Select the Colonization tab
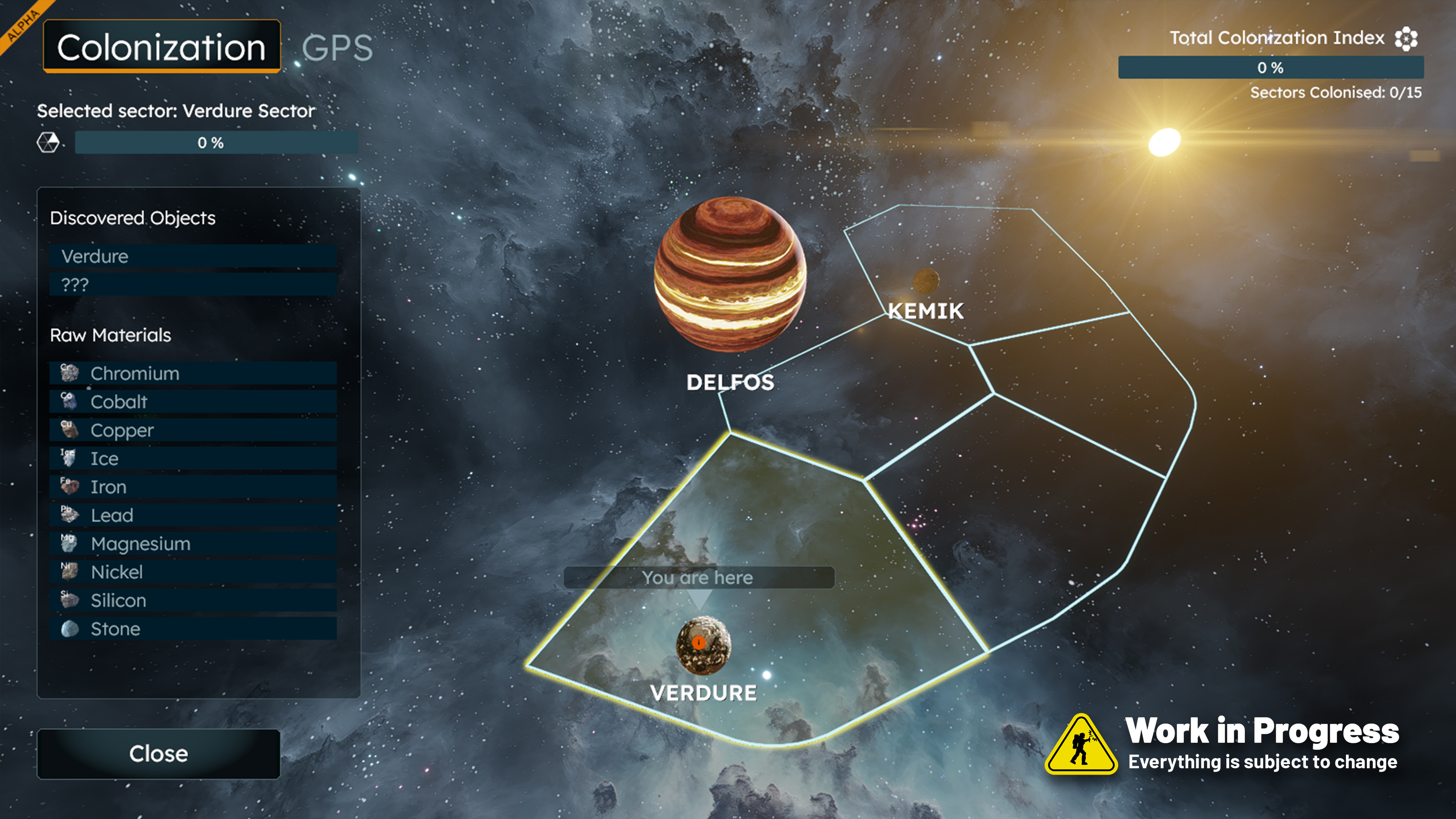The height and width of the screenshot is (819, 1456). (162, 47)
